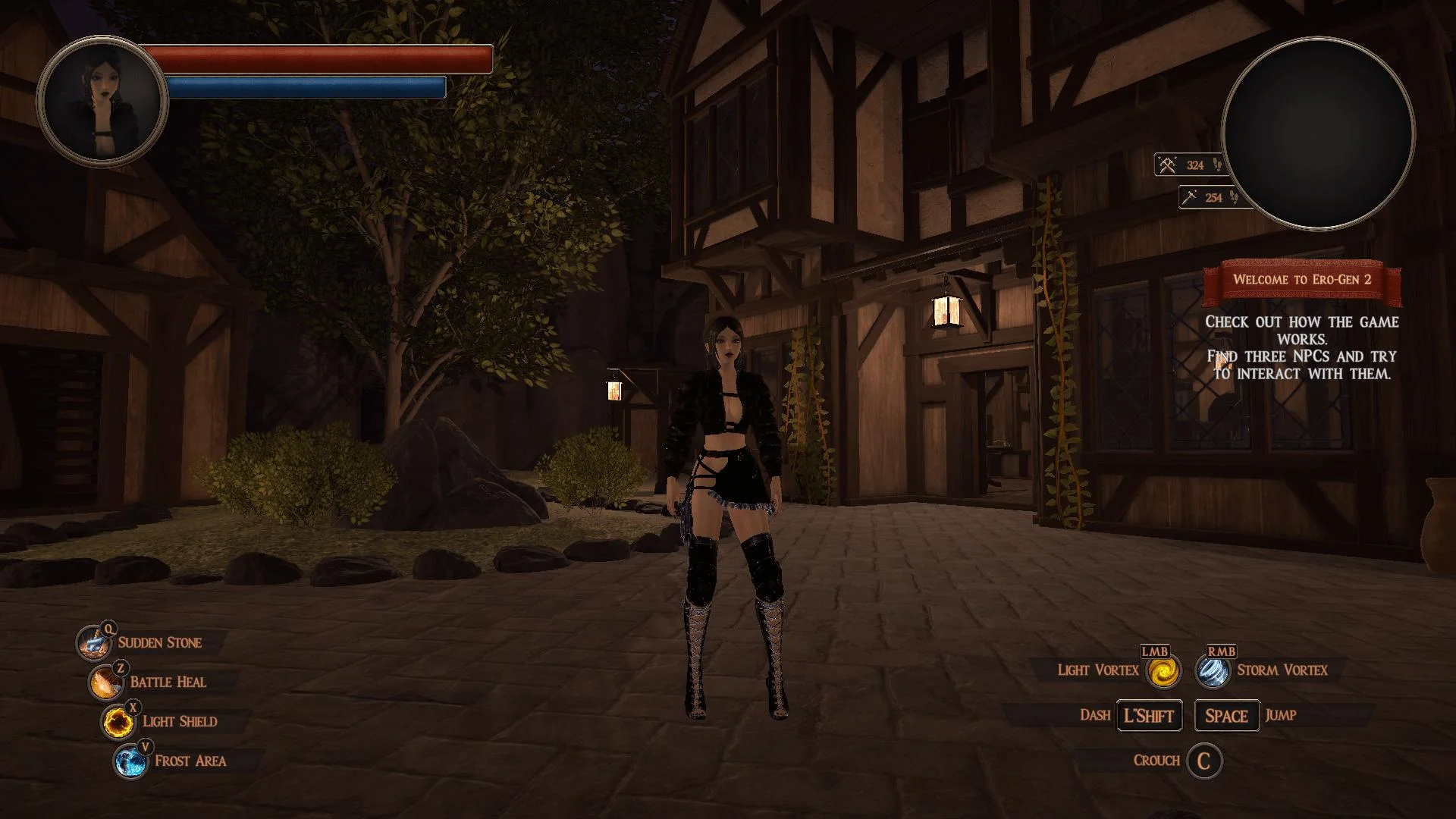The image size is (1456, 819).
Task: Cast the Light Shield ability
Action: (x=118, y=723)
